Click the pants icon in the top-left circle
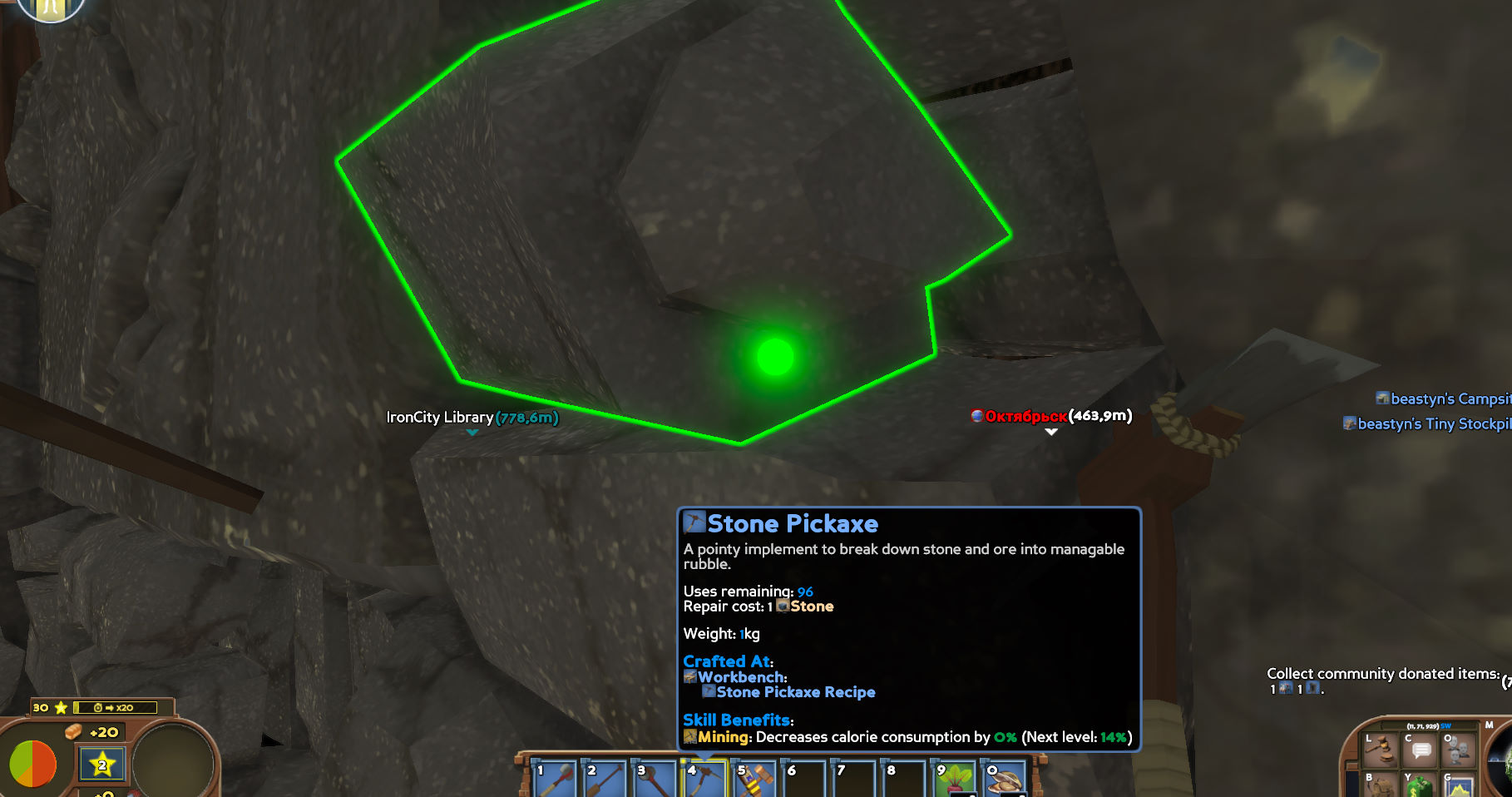The image size is (1512, 797). pyautogui.click(x=50, y=10)
